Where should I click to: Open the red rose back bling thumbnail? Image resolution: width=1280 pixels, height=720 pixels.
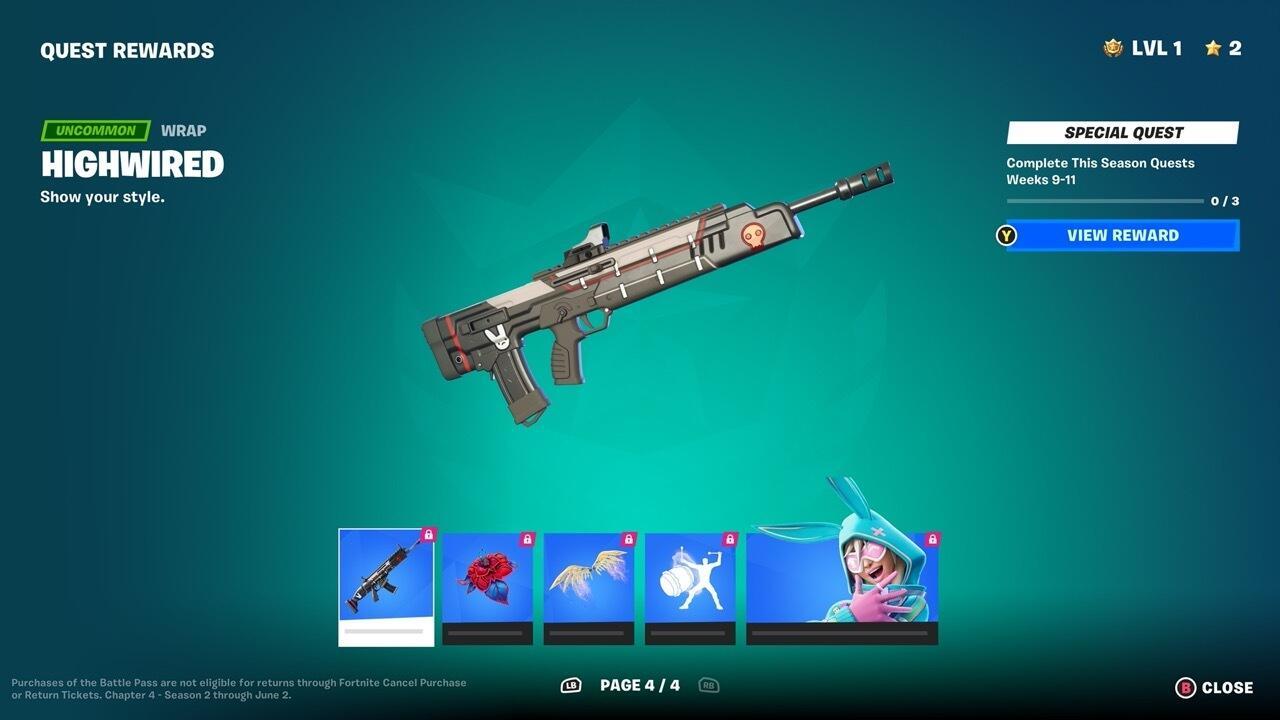(485, 580)
